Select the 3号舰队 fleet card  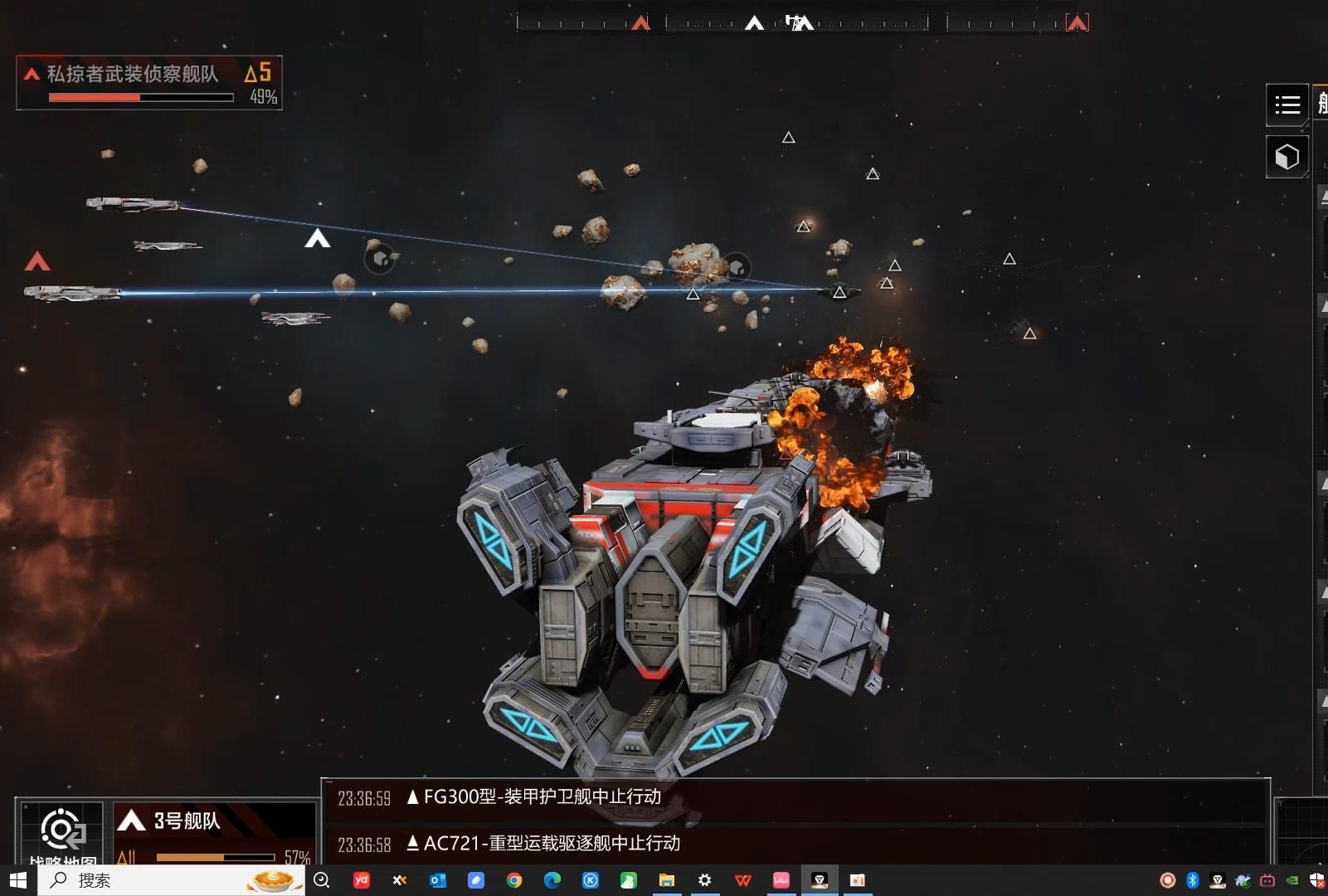[215, 834]
